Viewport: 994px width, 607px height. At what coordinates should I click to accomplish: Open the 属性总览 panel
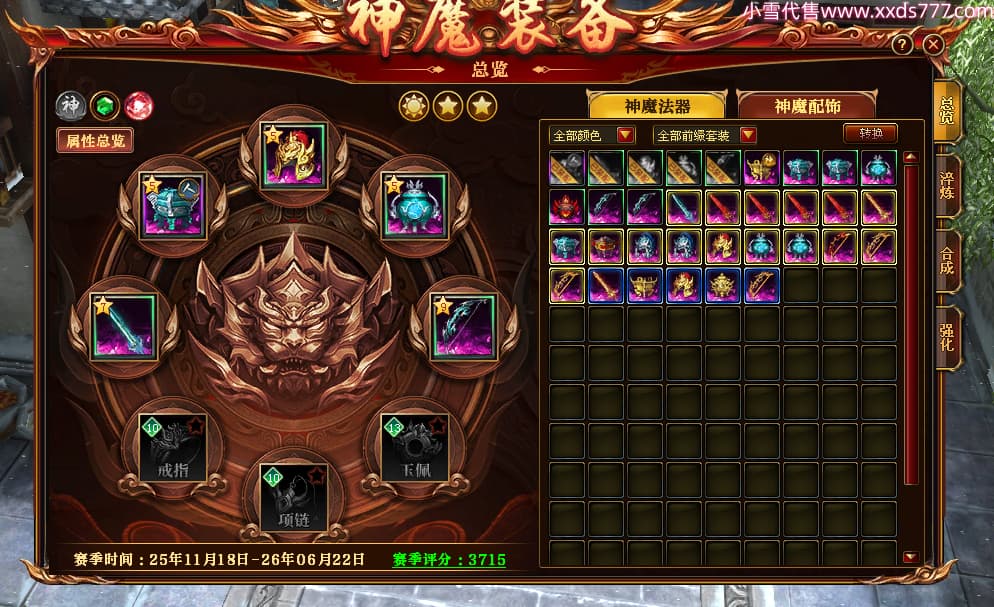tap(95, 141)
